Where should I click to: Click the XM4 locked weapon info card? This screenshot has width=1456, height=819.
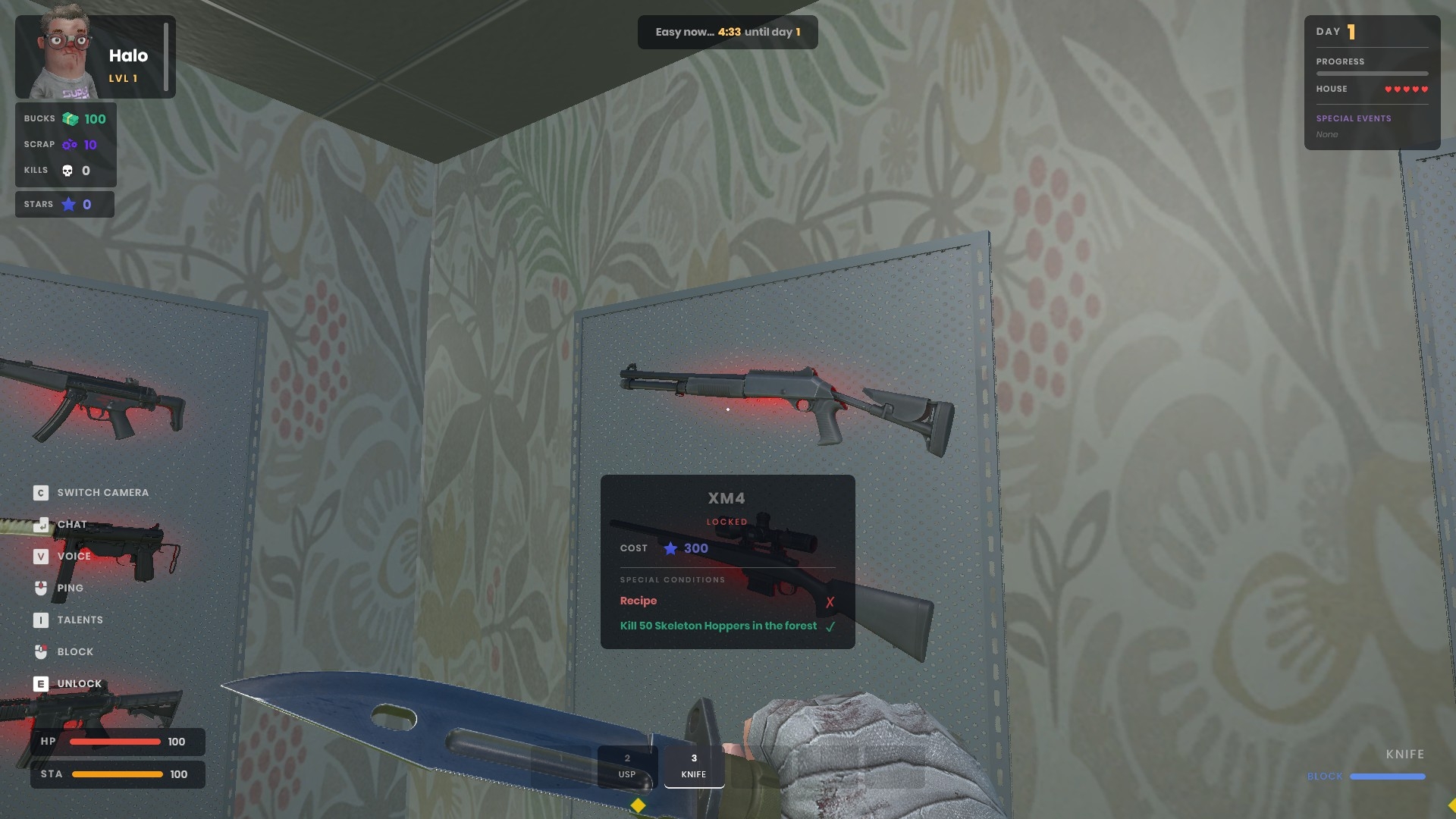[x=727, y=561]
